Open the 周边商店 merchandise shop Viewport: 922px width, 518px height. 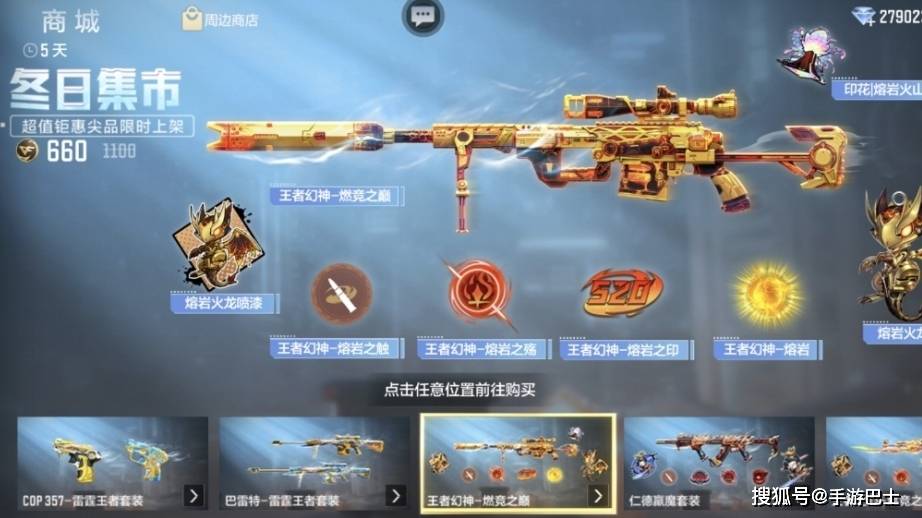pyautogui.click(x=219, y=19)
